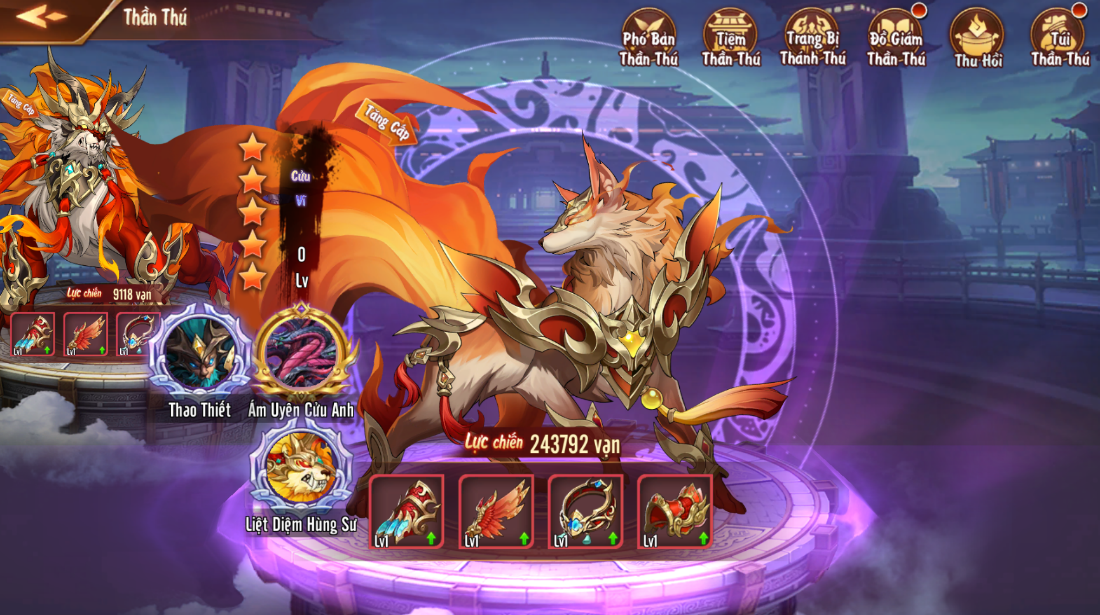Go back using the arrow button

tap(41, 17)
